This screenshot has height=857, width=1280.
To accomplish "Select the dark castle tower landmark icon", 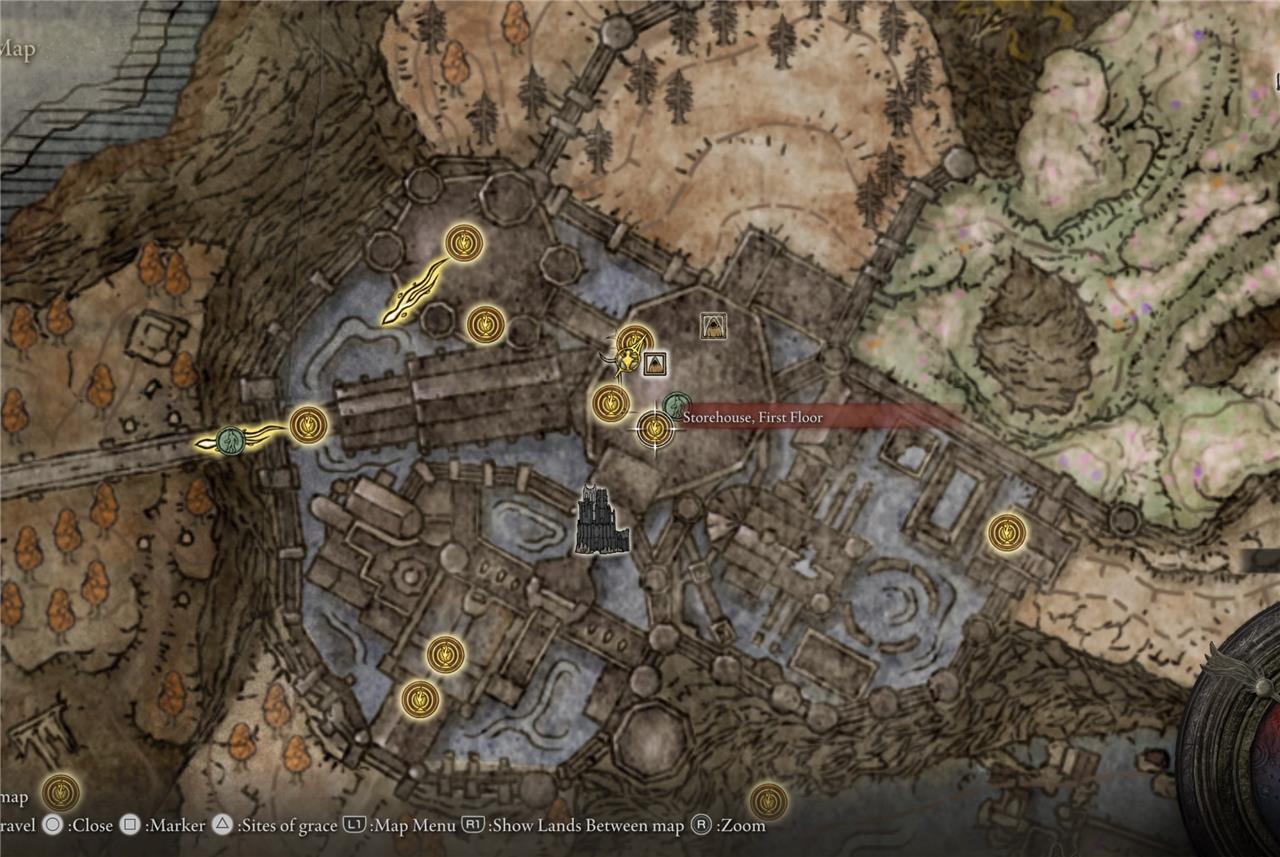I will point(602,521).
